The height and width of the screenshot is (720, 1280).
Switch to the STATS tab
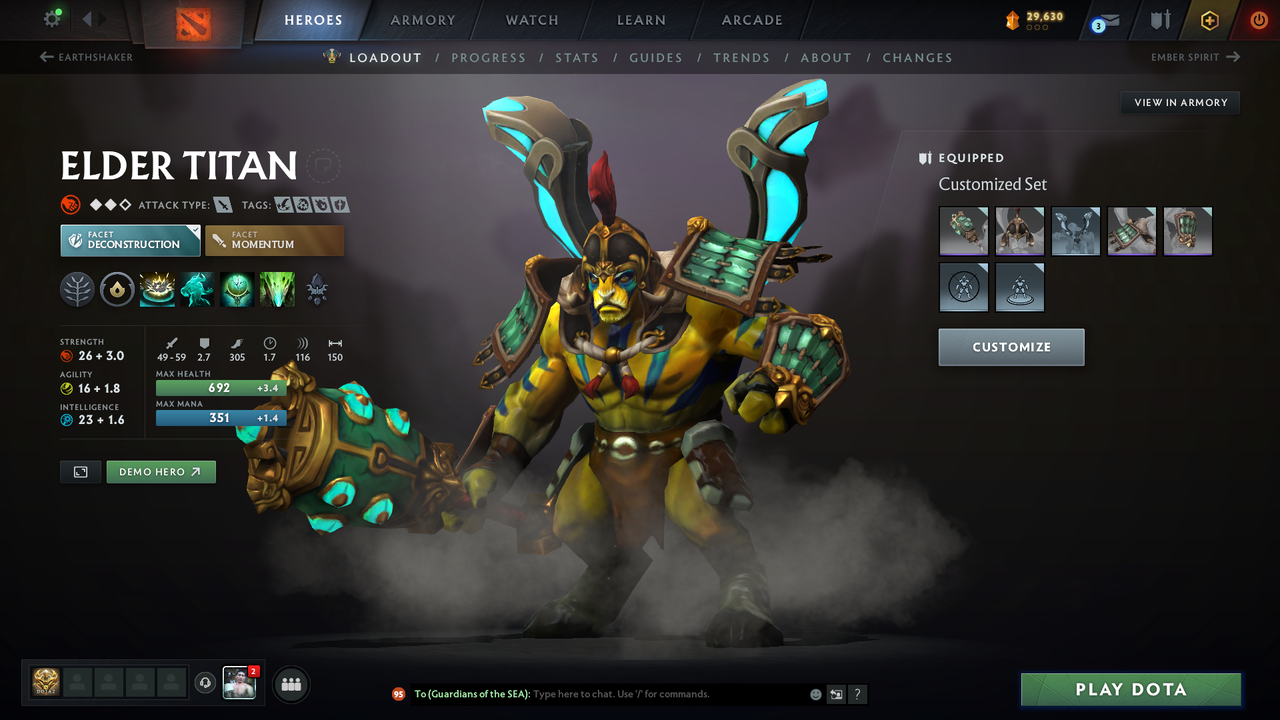click(x=577, y=58)
